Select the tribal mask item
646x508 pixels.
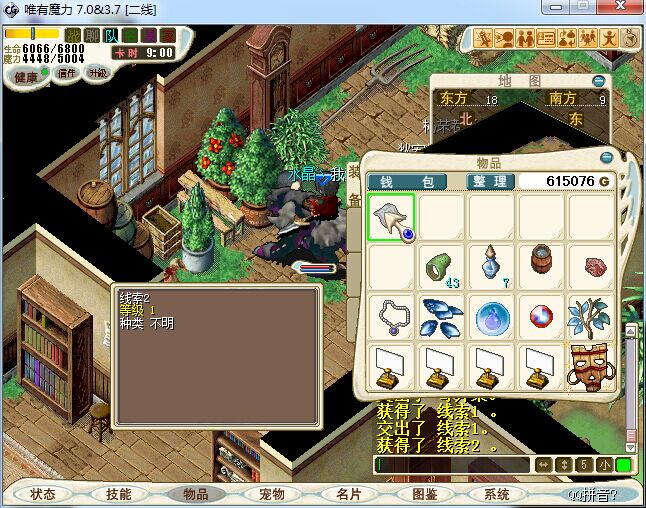click(x=592, y=367)
